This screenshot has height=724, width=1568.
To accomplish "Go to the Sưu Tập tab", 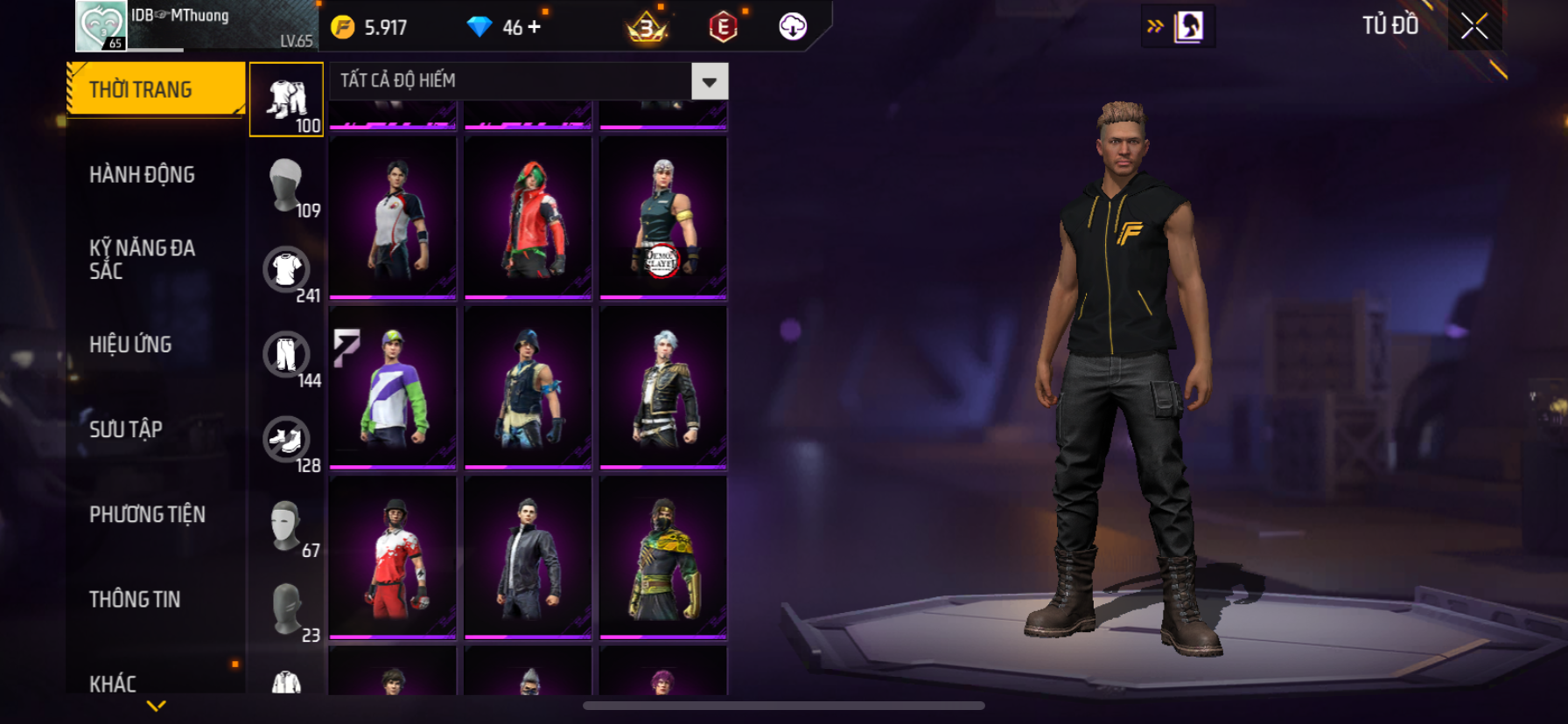I will coord(126,429).
